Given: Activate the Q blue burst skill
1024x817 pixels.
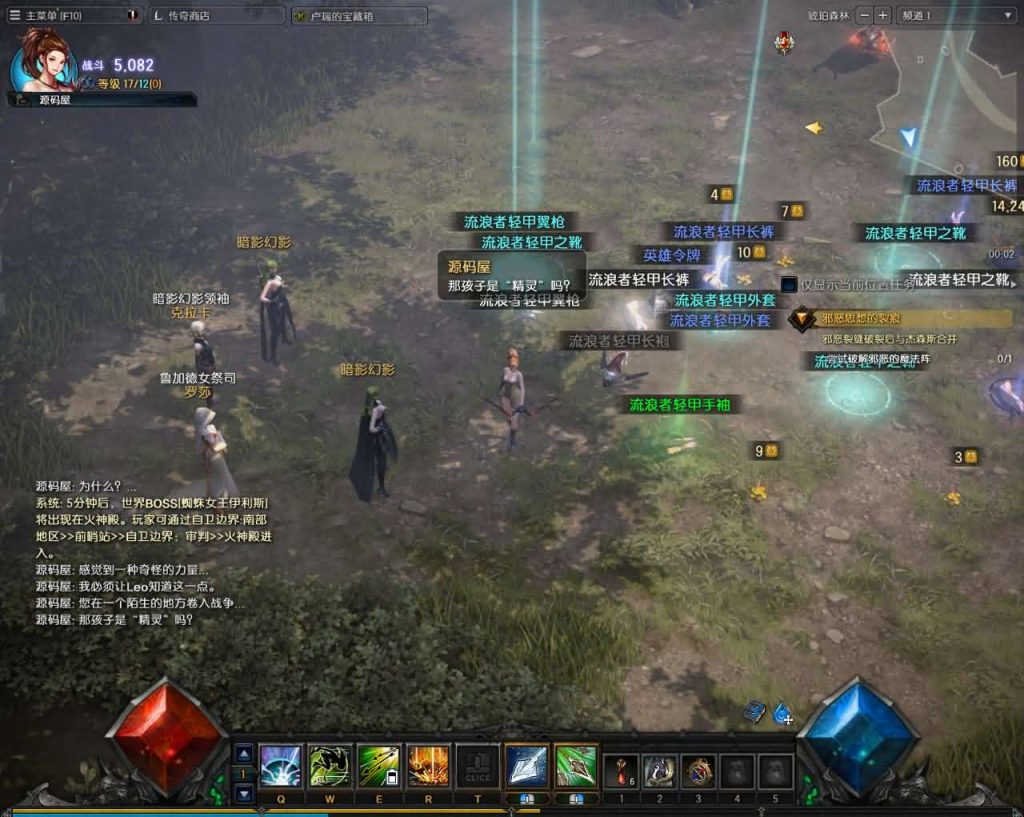Looking at the screenshot, I should coord(281,766).
